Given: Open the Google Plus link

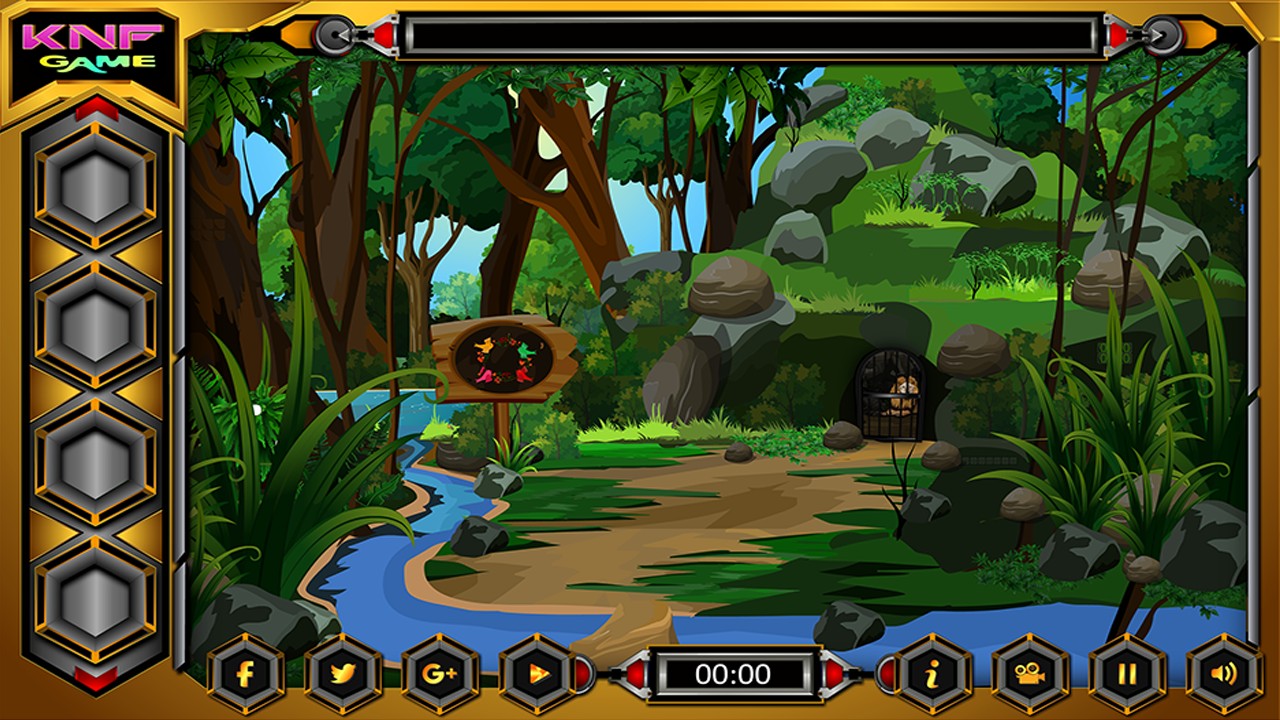Looking at the screenshot, I should pyautogui.click(x=440, y=673).
